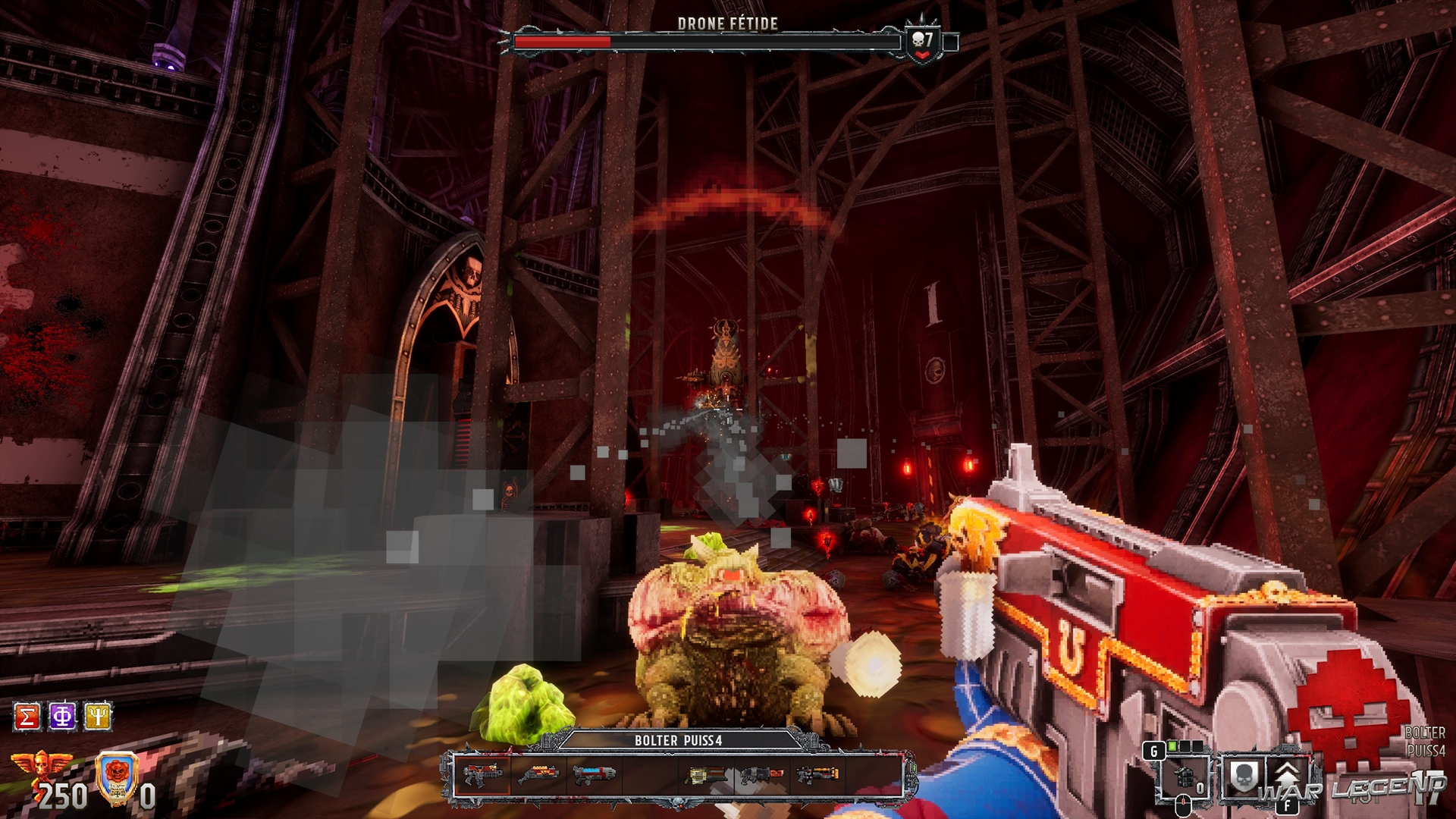Image resolution: width=1456 pixels, height=819 pixels.
Task: Select the red Bolter weapon slot
Action: 483,775
